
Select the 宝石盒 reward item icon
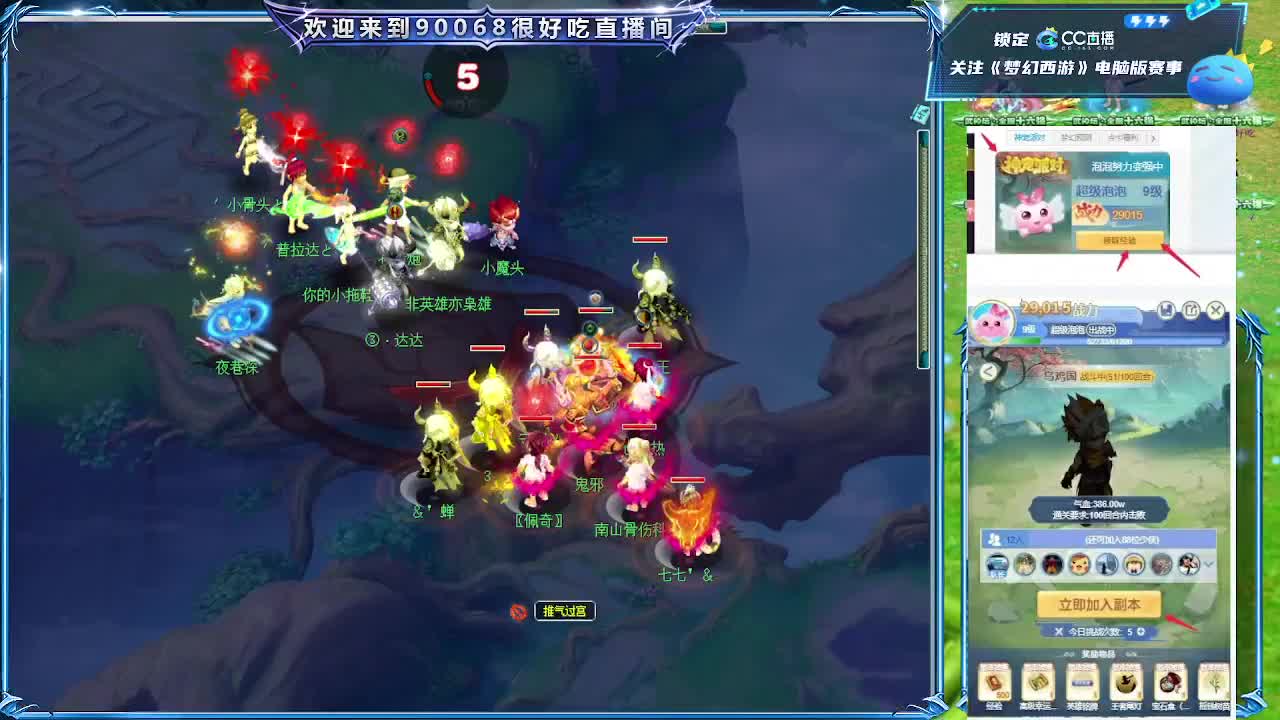coord(1168,683)
